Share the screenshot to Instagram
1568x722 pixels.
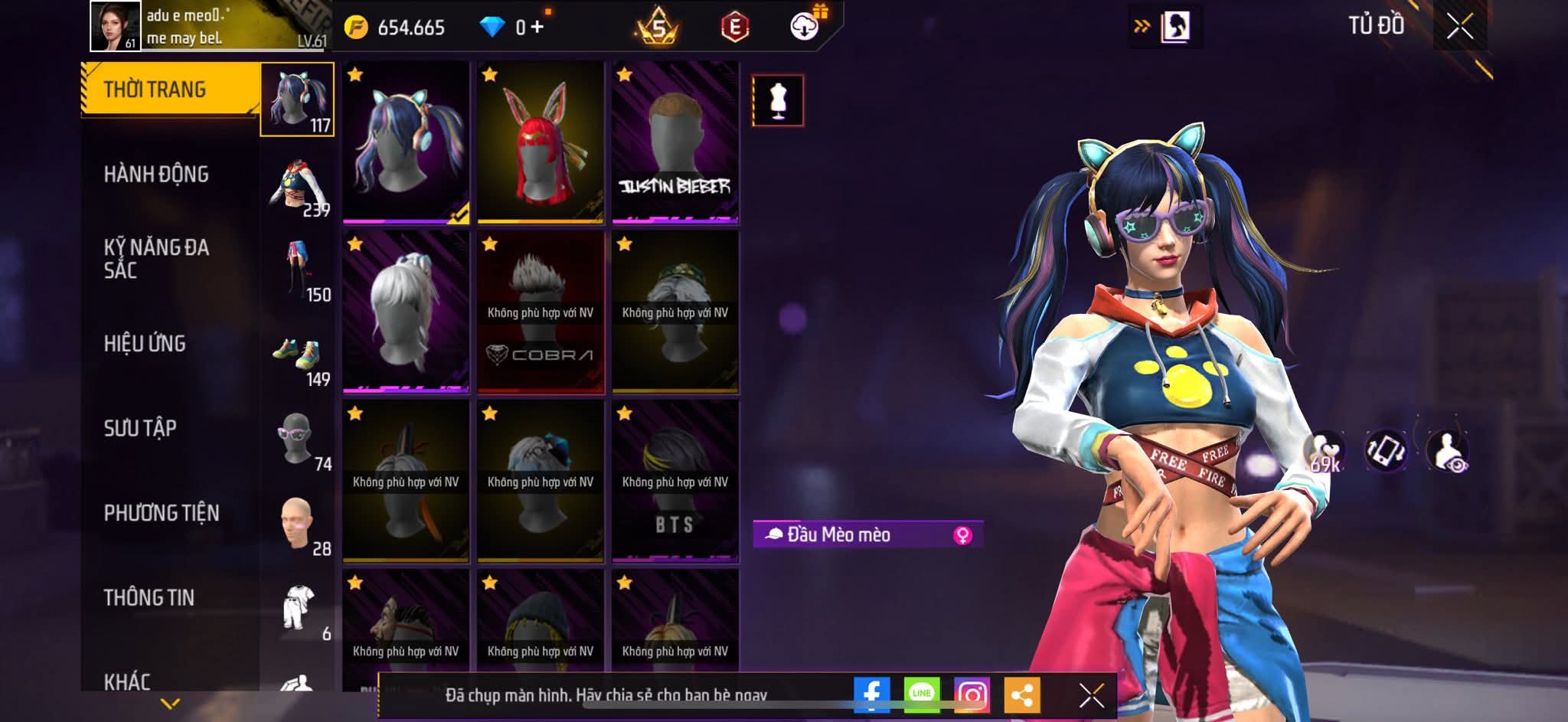pyautogui.click(x=972, y=694)
